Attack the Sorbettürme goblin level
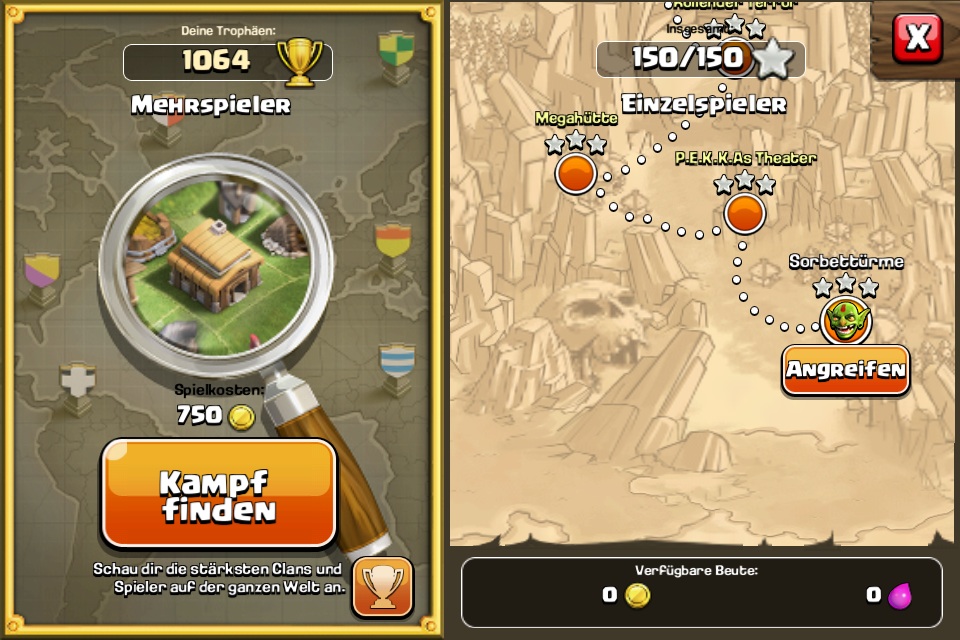 click(845, 370)
